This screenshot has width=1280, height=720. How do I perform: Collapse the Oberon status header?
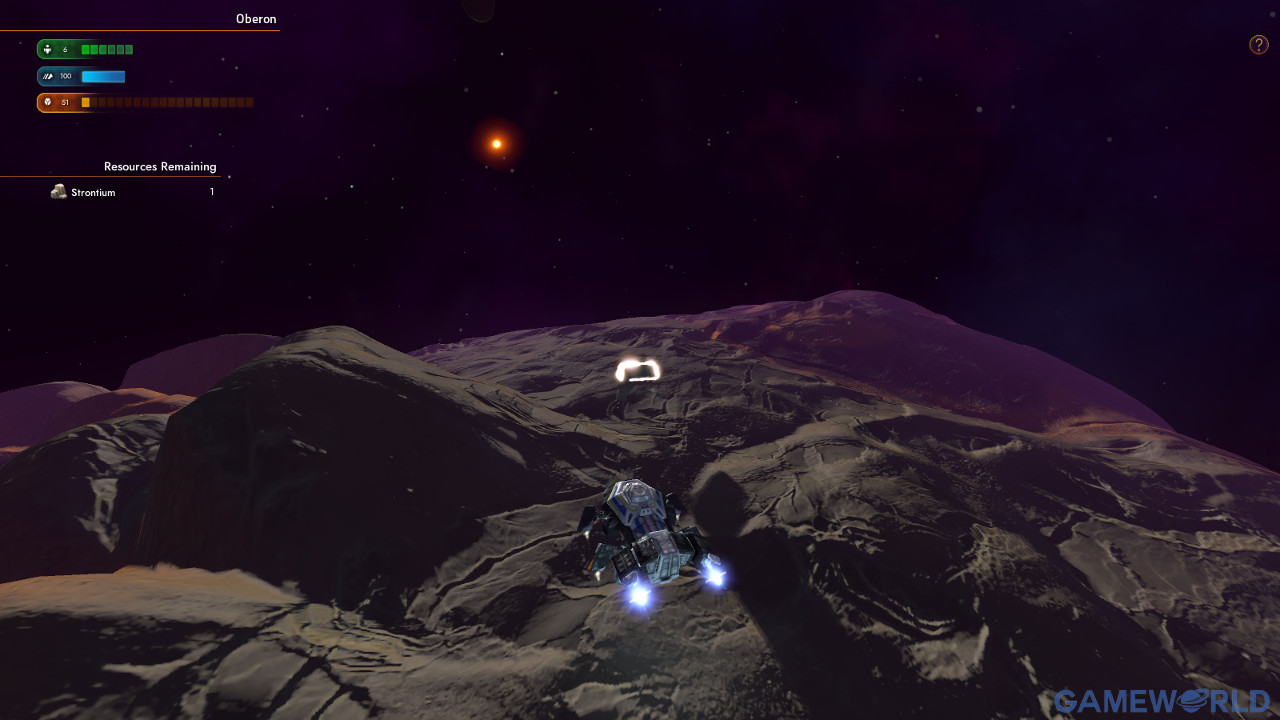(x=256, y=19)
